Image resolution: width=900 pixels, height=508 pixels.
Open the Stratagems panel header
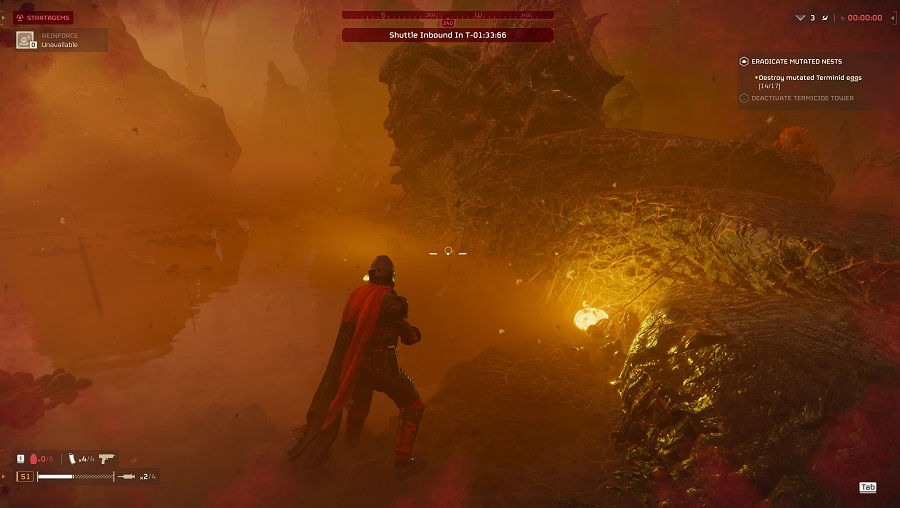pyautogui.click(x=44, y=17)
